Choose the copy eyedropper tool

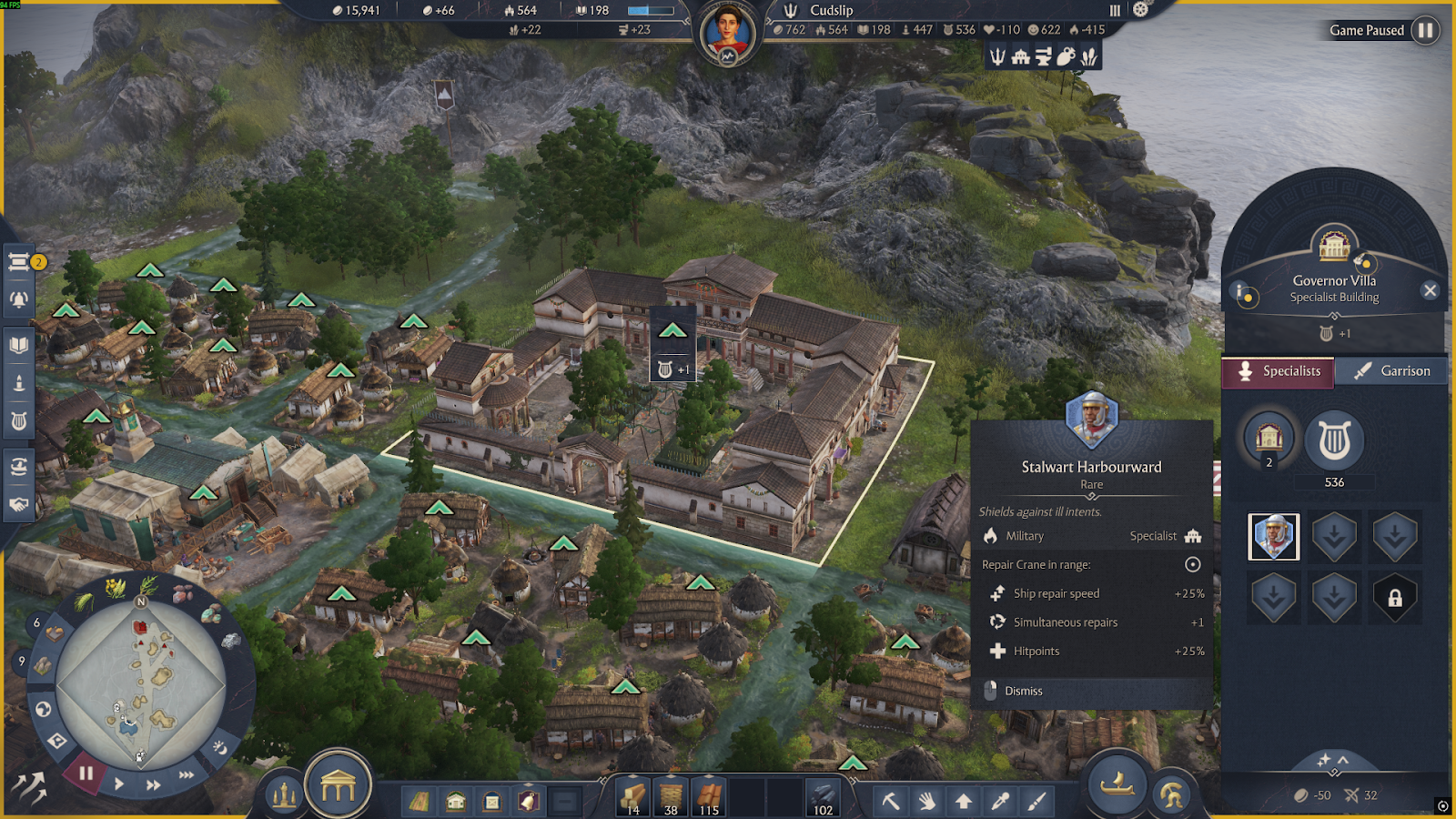tap(1000, 801)
